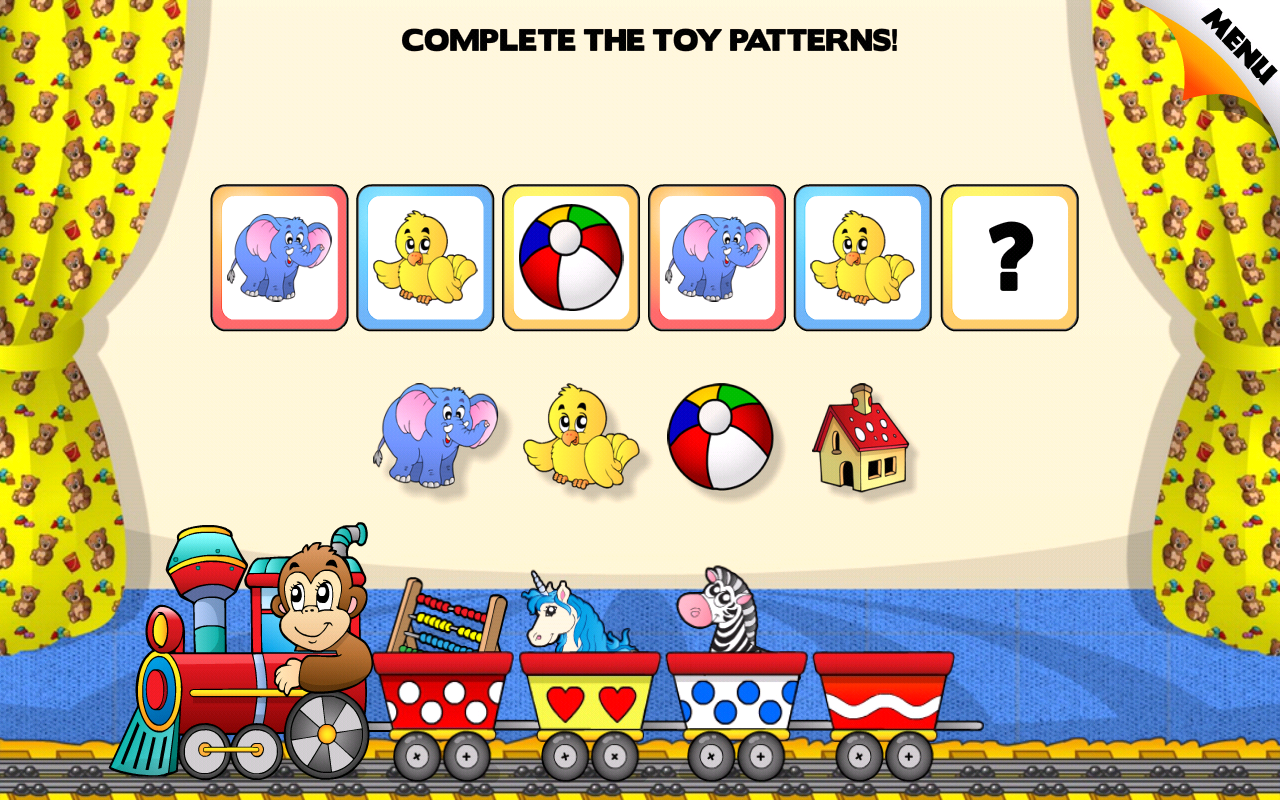This screenshot has width=1280, height=800.
Task: Select the question mark answer slot
Action: pyautogui.click(x=1009, y=256)
